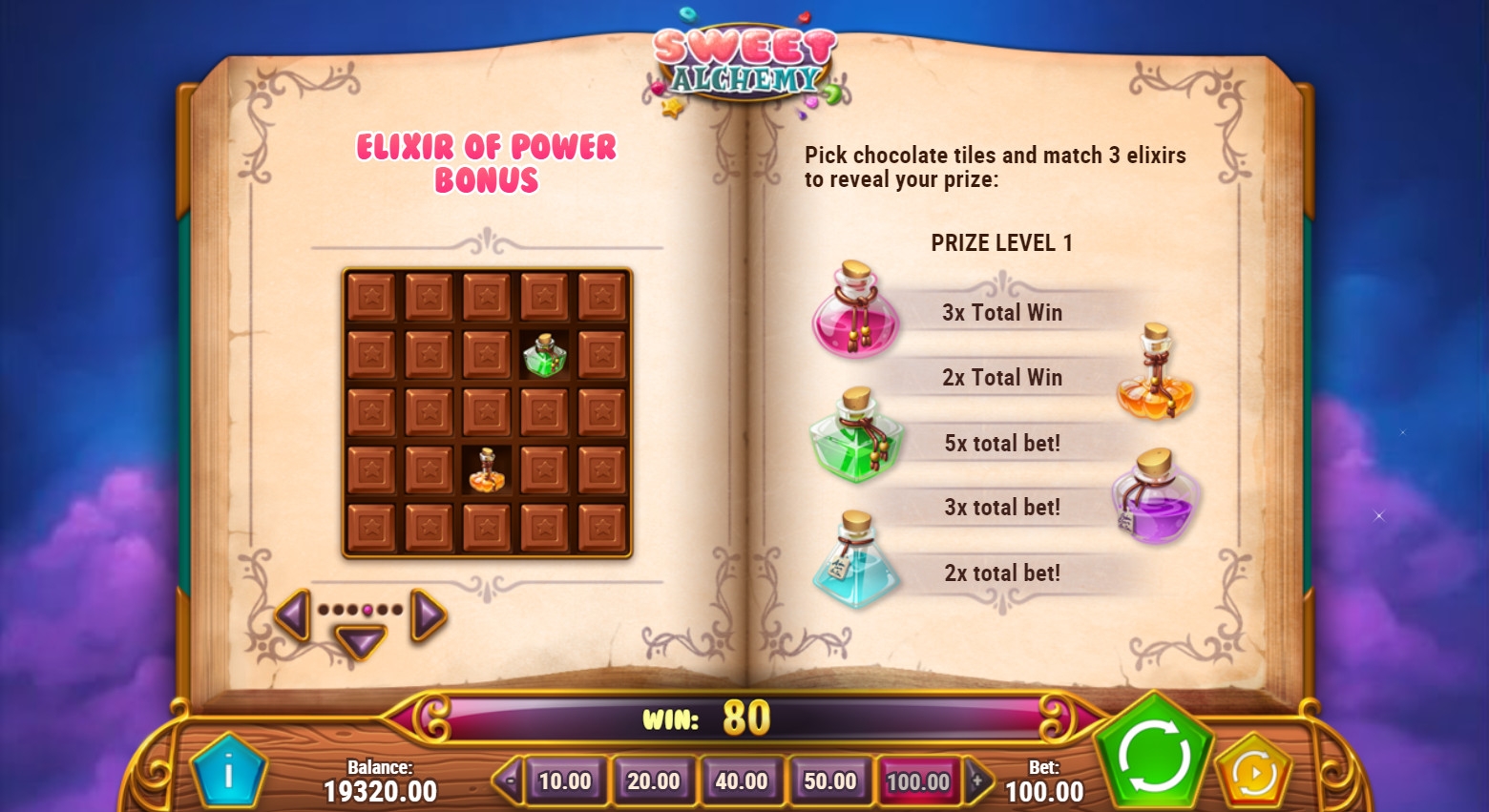This screenshot has width=1489, height=812.
Task: Decrease the bet with the minus arrow
Action: coord(509,781)
